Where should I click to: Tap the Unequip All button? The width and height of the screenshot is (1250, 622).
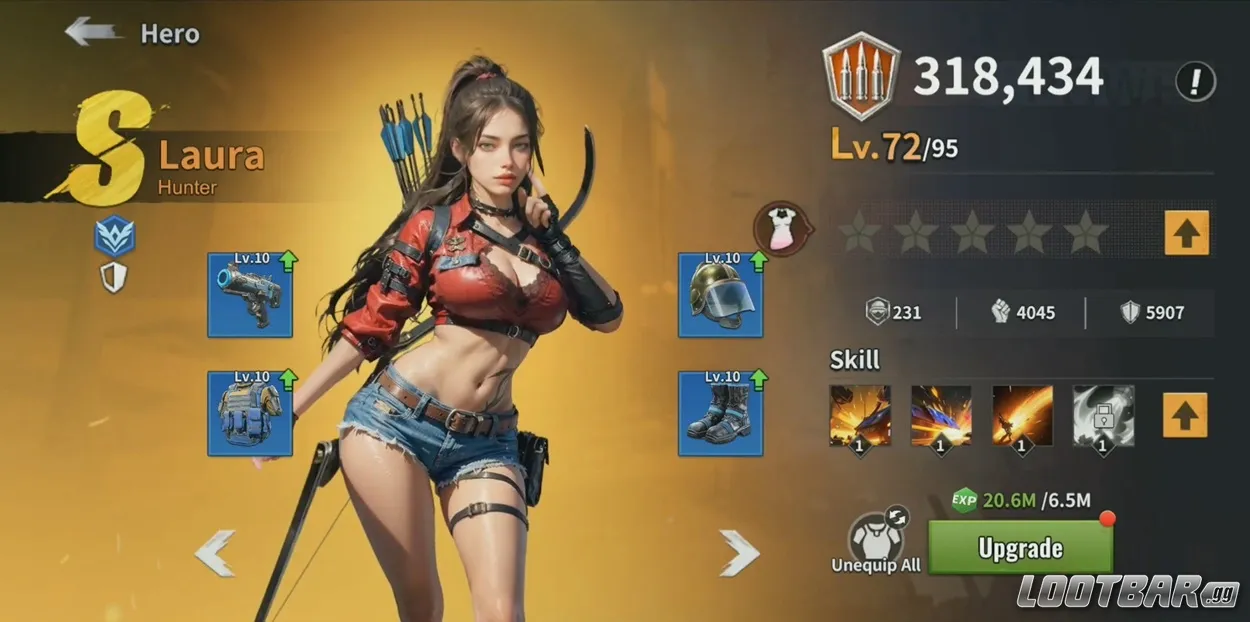coord(876,544)
